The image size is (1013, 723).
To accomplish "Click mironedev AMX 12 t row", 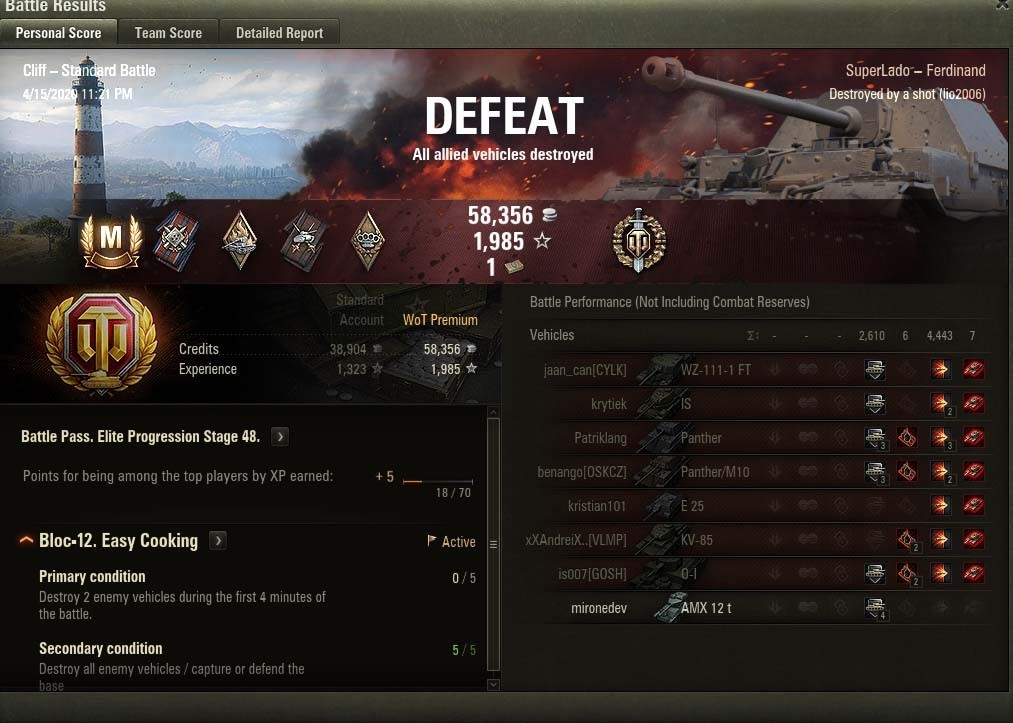I will coord(760,608).
